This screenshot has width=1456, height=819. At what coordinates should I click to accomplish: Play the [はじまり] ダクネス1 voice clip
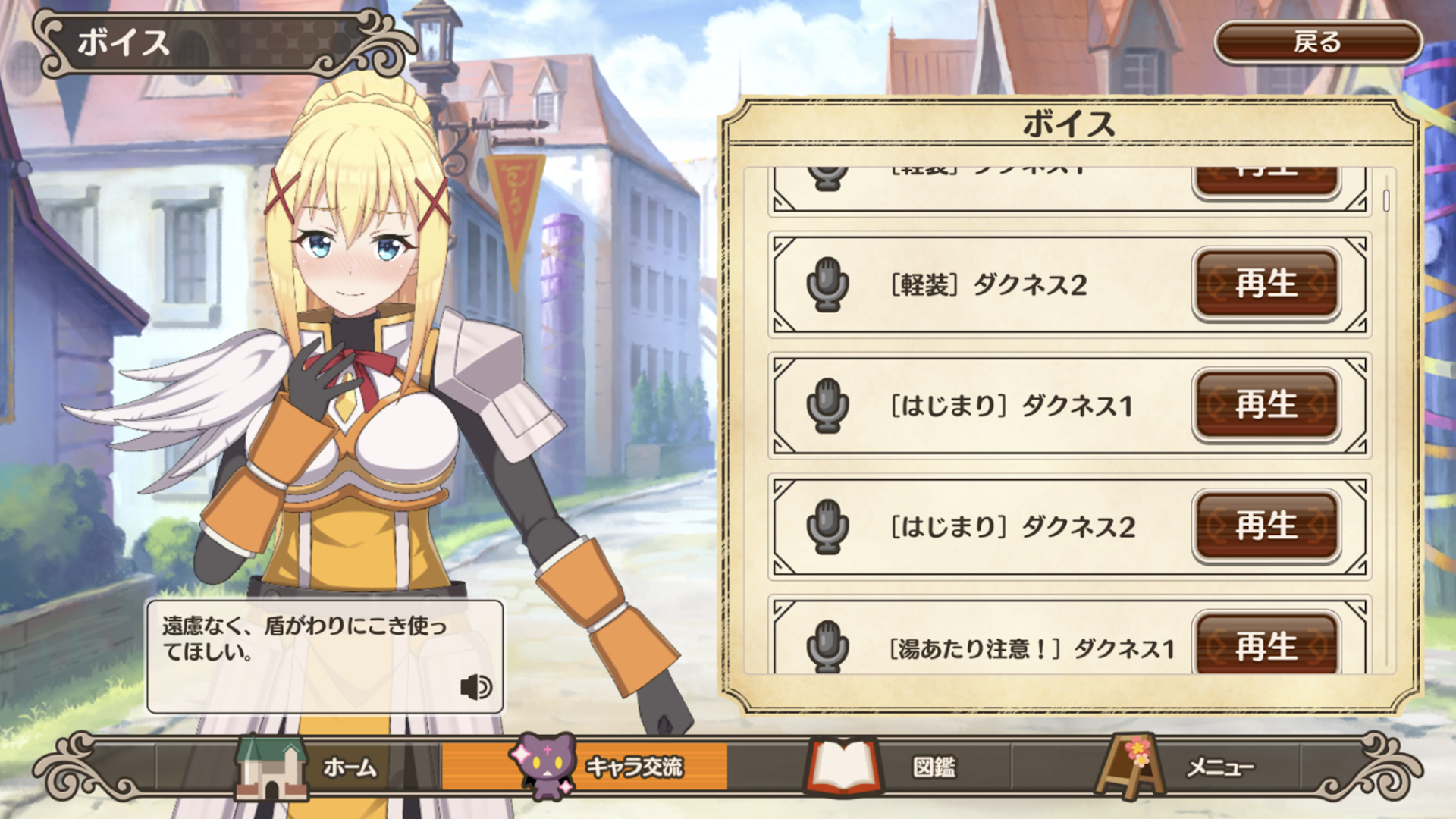(x=1265, y=406)
